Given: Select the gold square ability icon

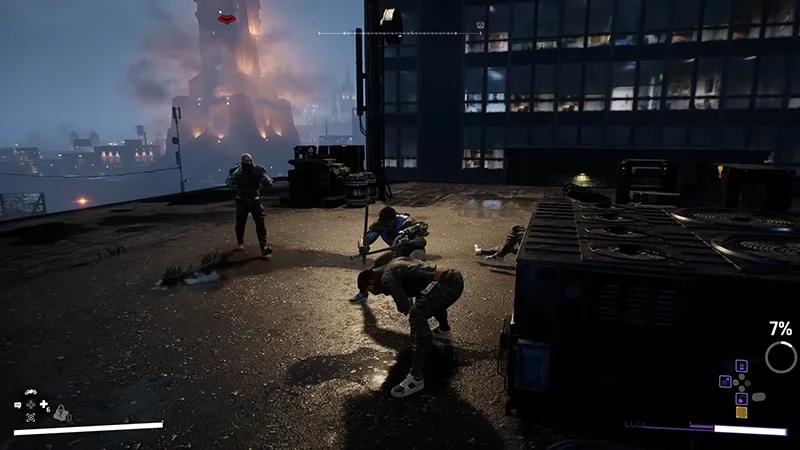Looking at the screenshot, I should [741, 412].
